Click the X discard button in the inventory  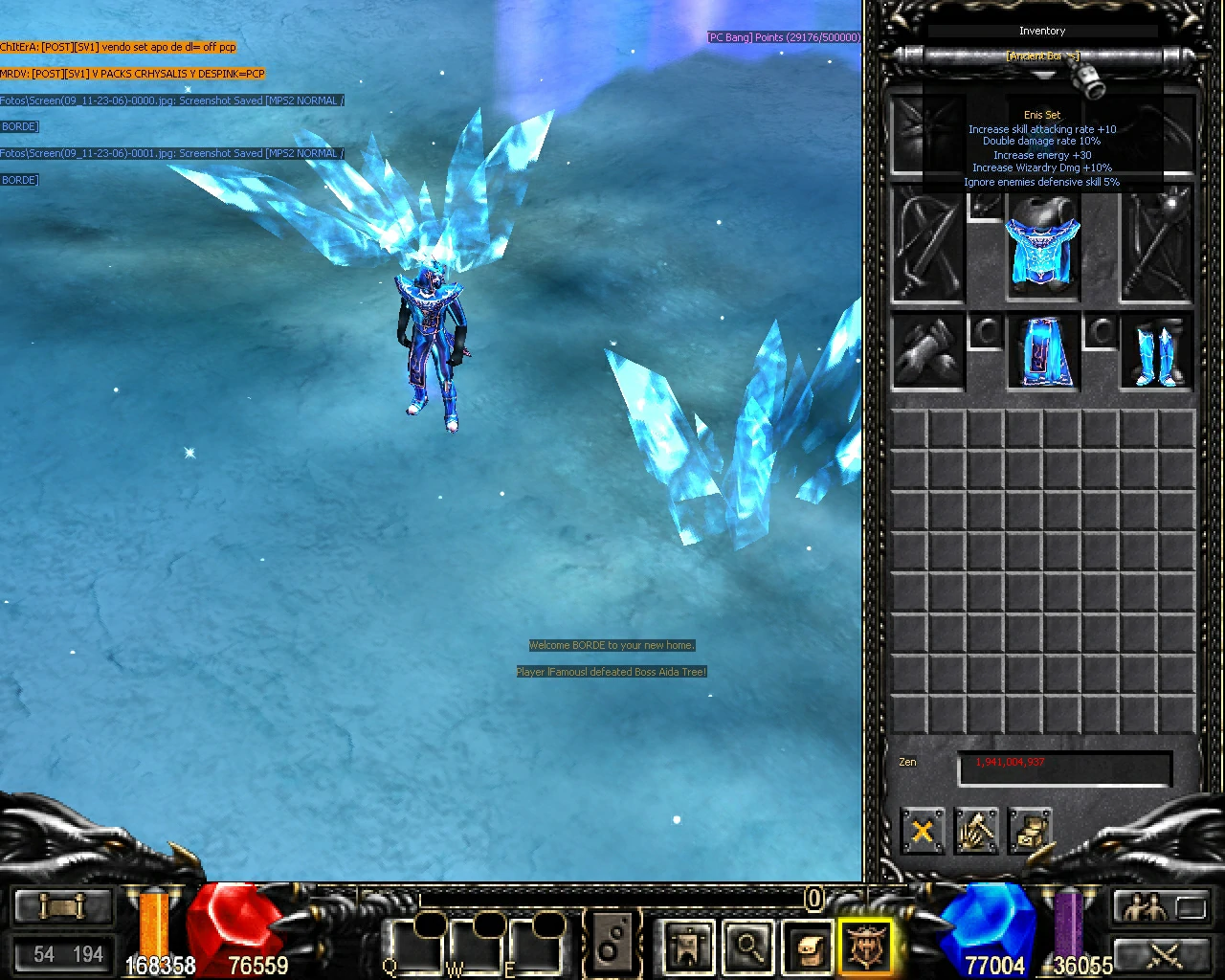pyautogui.click(x=922, y=831)
